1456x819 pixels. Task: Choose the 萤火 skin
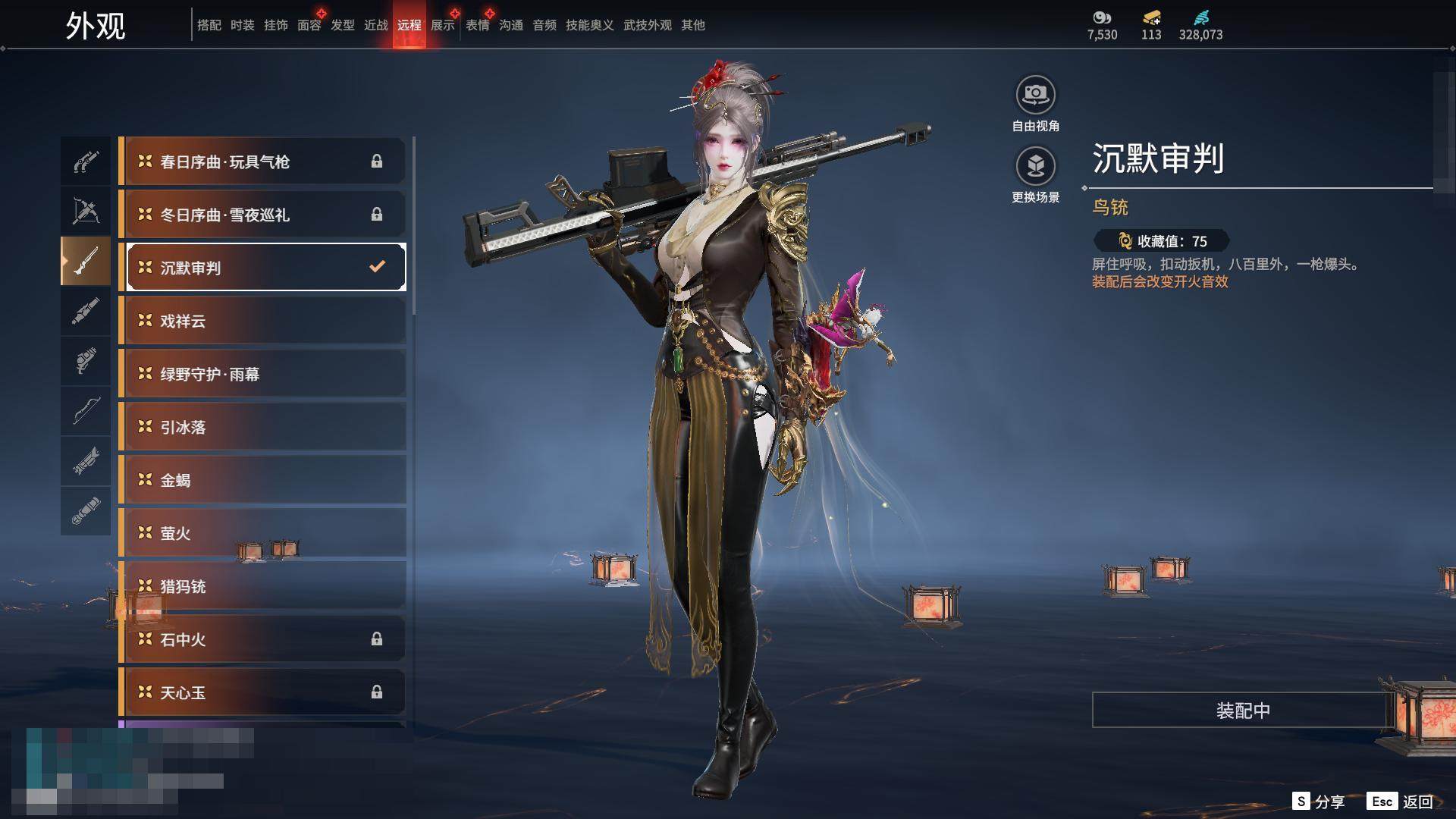coord(262,533)
